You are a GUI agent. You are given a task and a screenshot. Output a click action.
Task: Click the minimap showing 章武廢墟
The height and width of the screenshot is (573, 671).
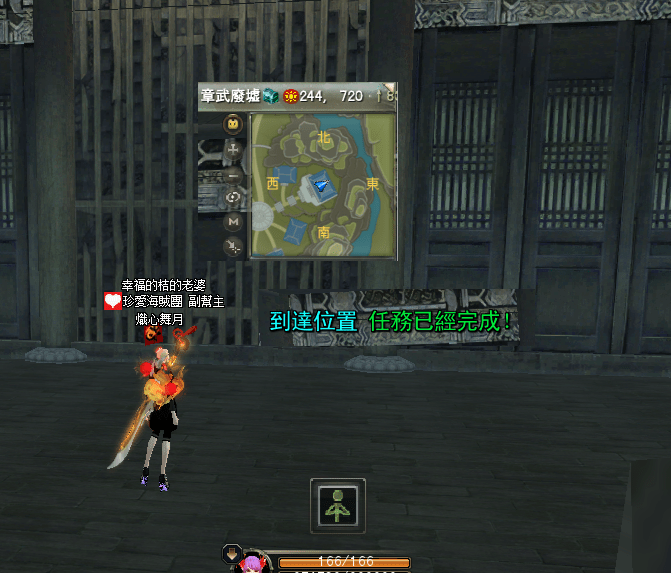323,184
